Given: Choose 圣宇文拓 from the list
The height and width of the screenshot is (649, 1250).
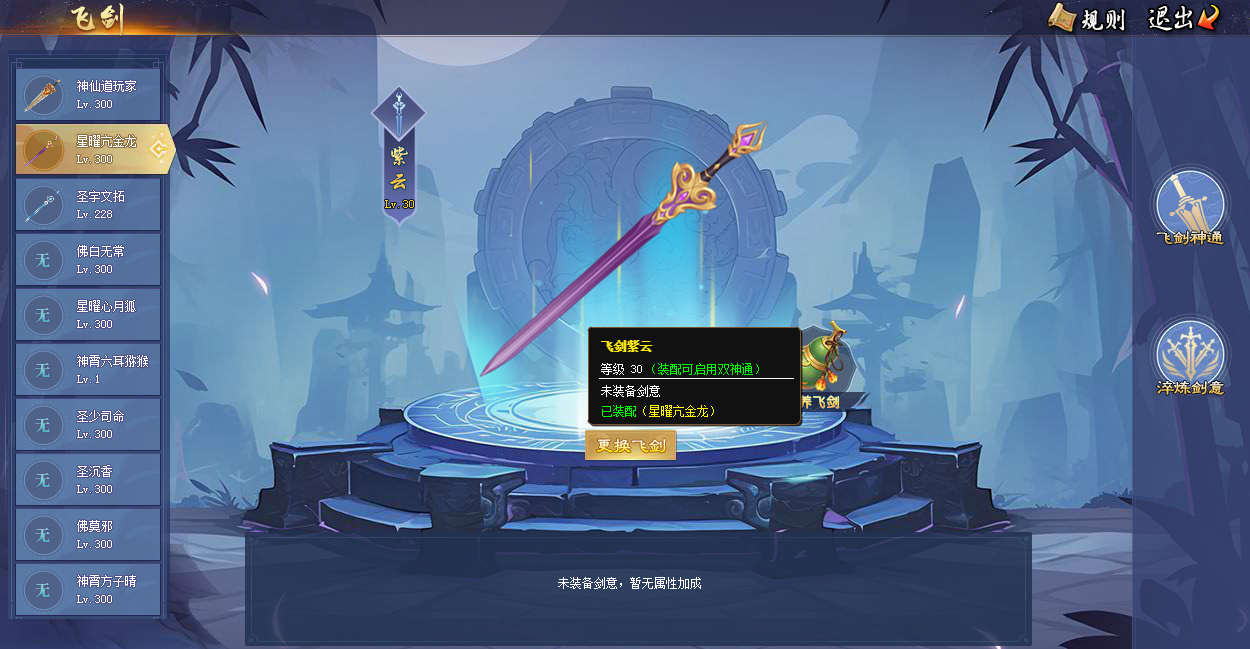Looking at the screenshot, I should [88, 205].
